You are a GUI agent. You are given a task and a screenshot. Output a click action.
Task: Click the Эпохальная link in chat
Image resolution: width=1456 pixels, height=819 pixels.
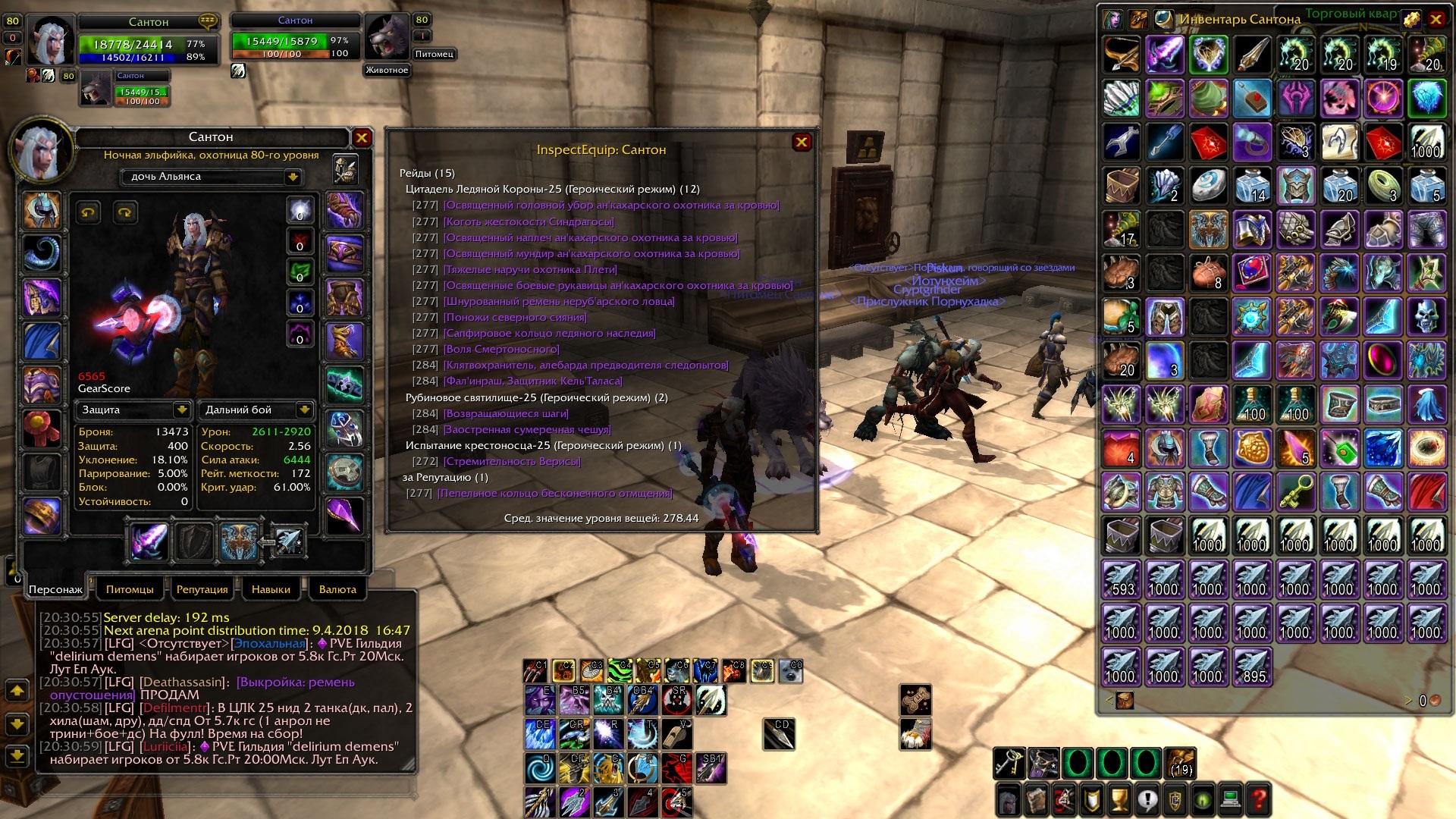click(269, 643)
